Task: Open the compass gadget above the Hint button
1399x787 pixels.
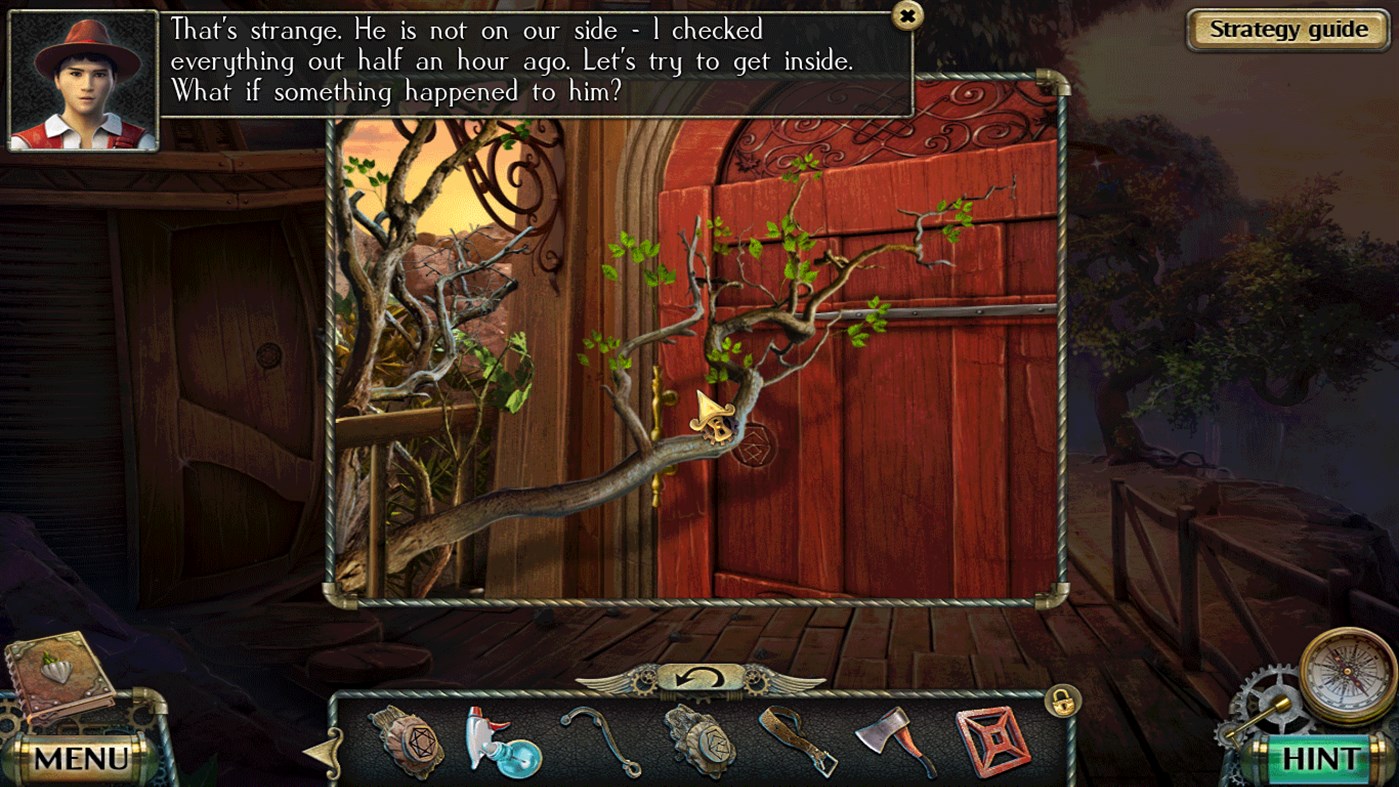Action: pyautogui.click(x=1345, y=672)
